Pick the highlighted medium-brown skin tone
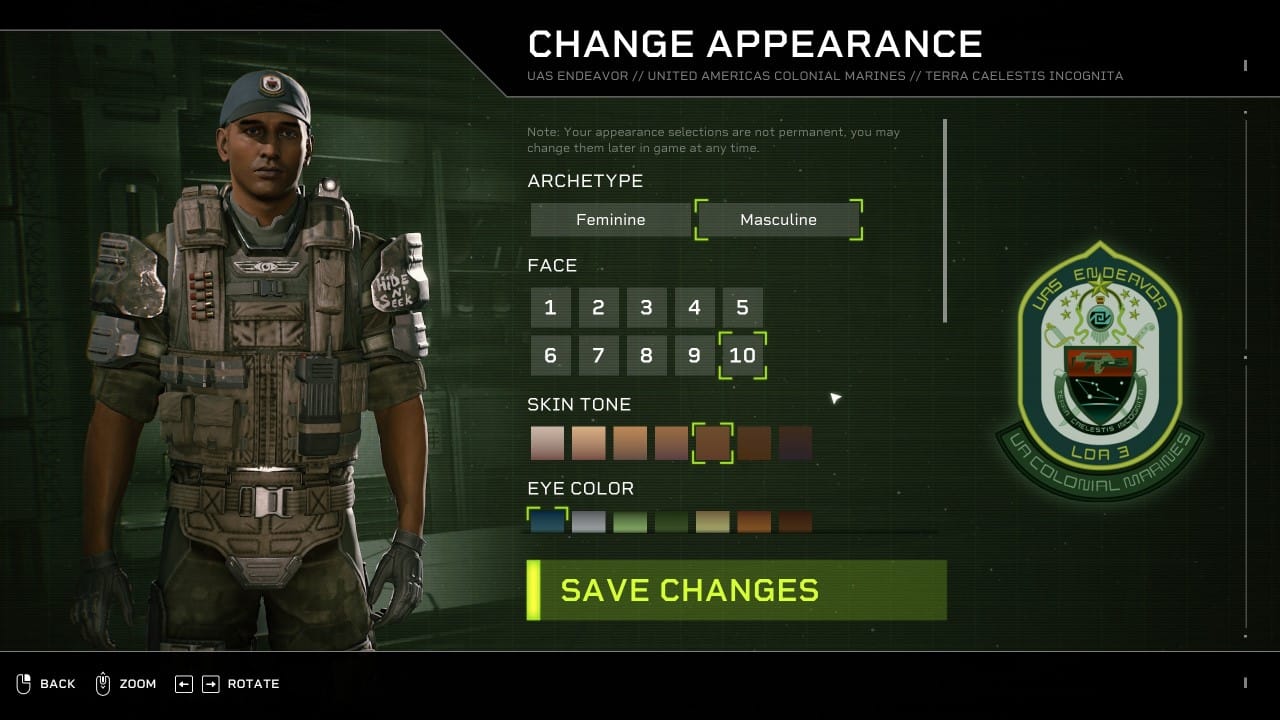The width and height of the screenshot is (1280, 720). coord(712,443)
